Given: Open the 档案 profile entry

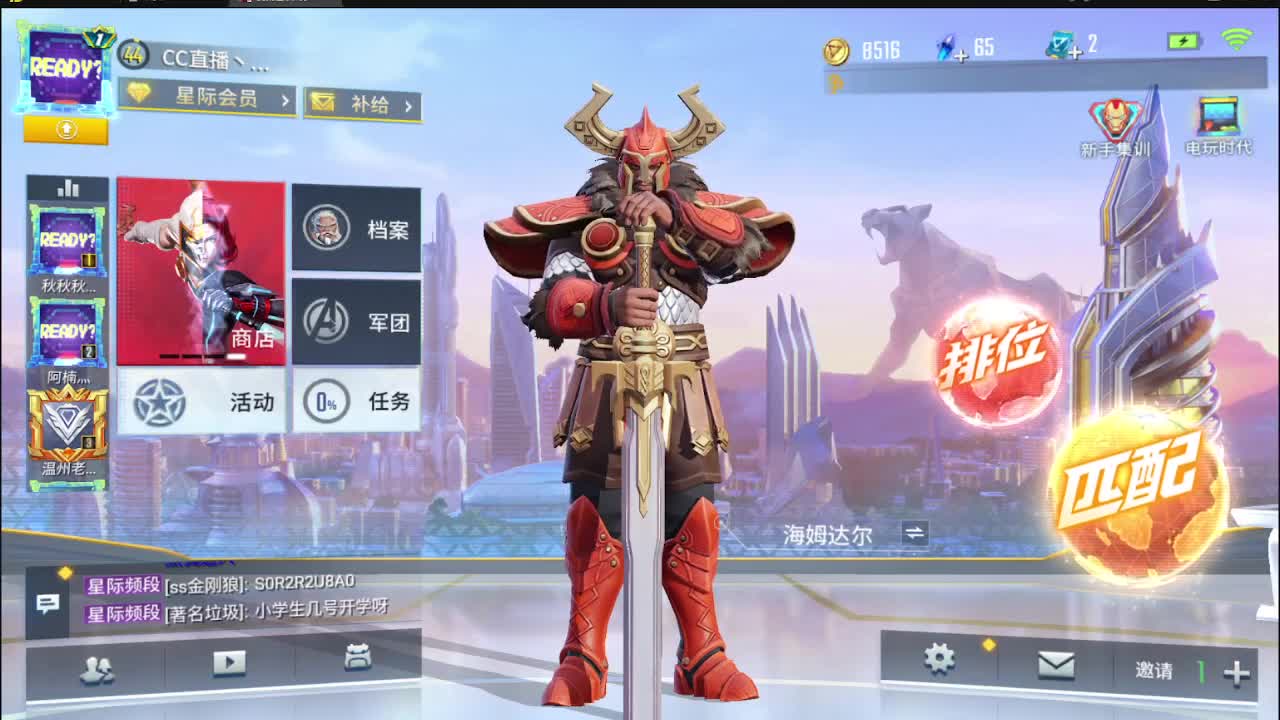Looking at the screenshot, I should point(358,230).
